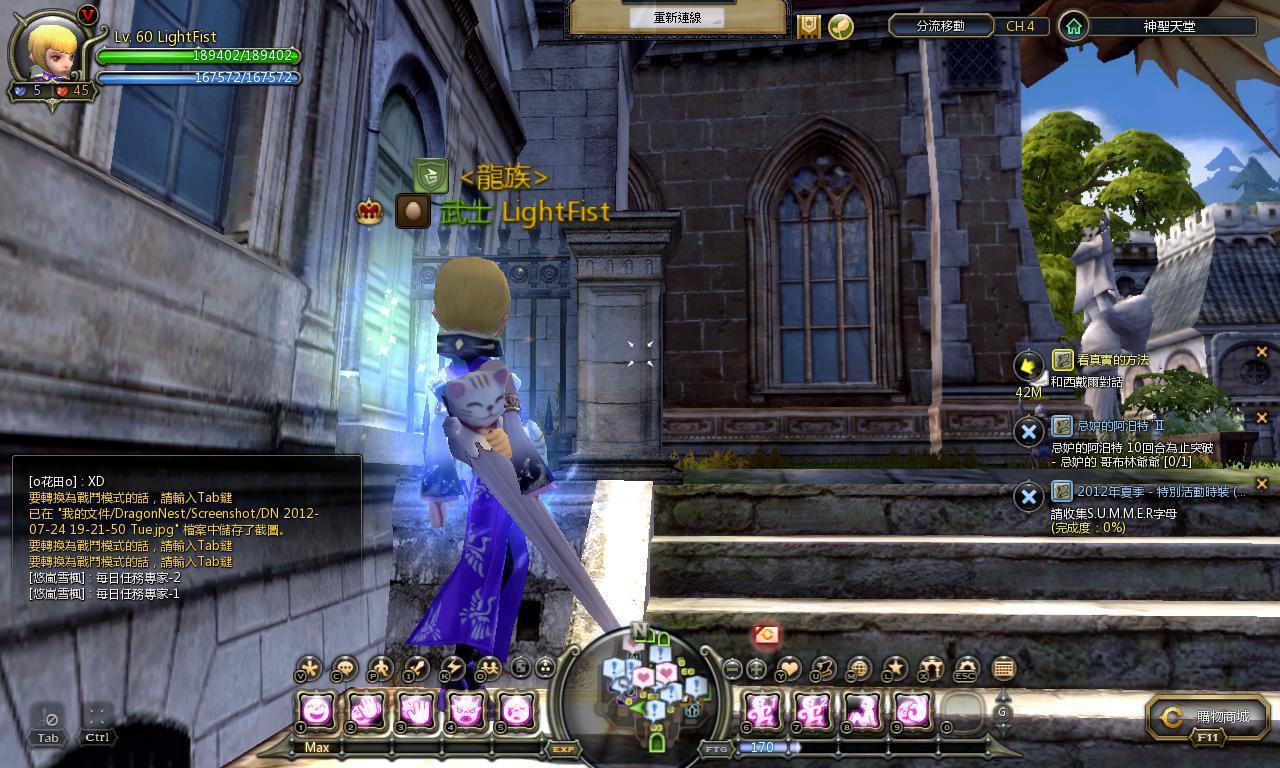
Task: Select the 看真實的方法 quest tracker entry
Action: pos(1112,360)
